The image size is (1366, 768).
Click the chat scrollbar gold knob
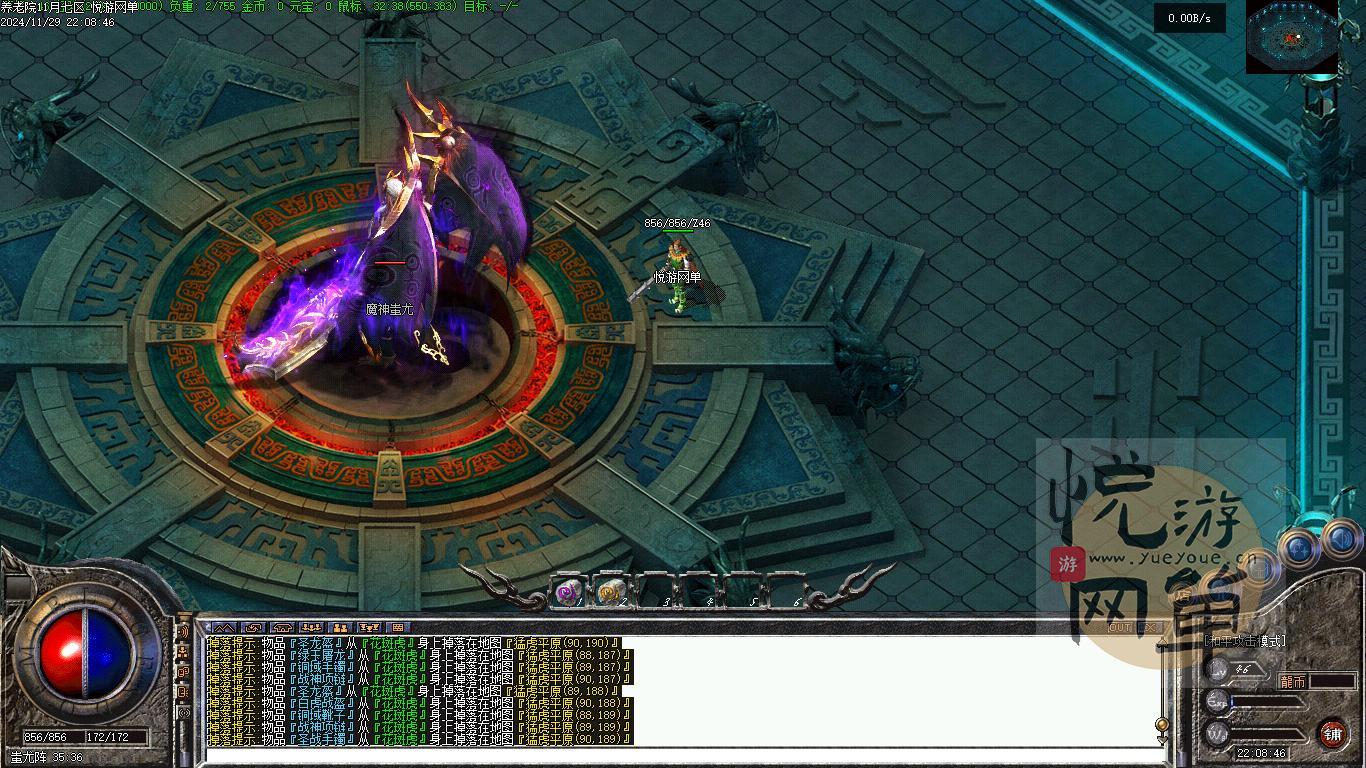(1162, 723)
